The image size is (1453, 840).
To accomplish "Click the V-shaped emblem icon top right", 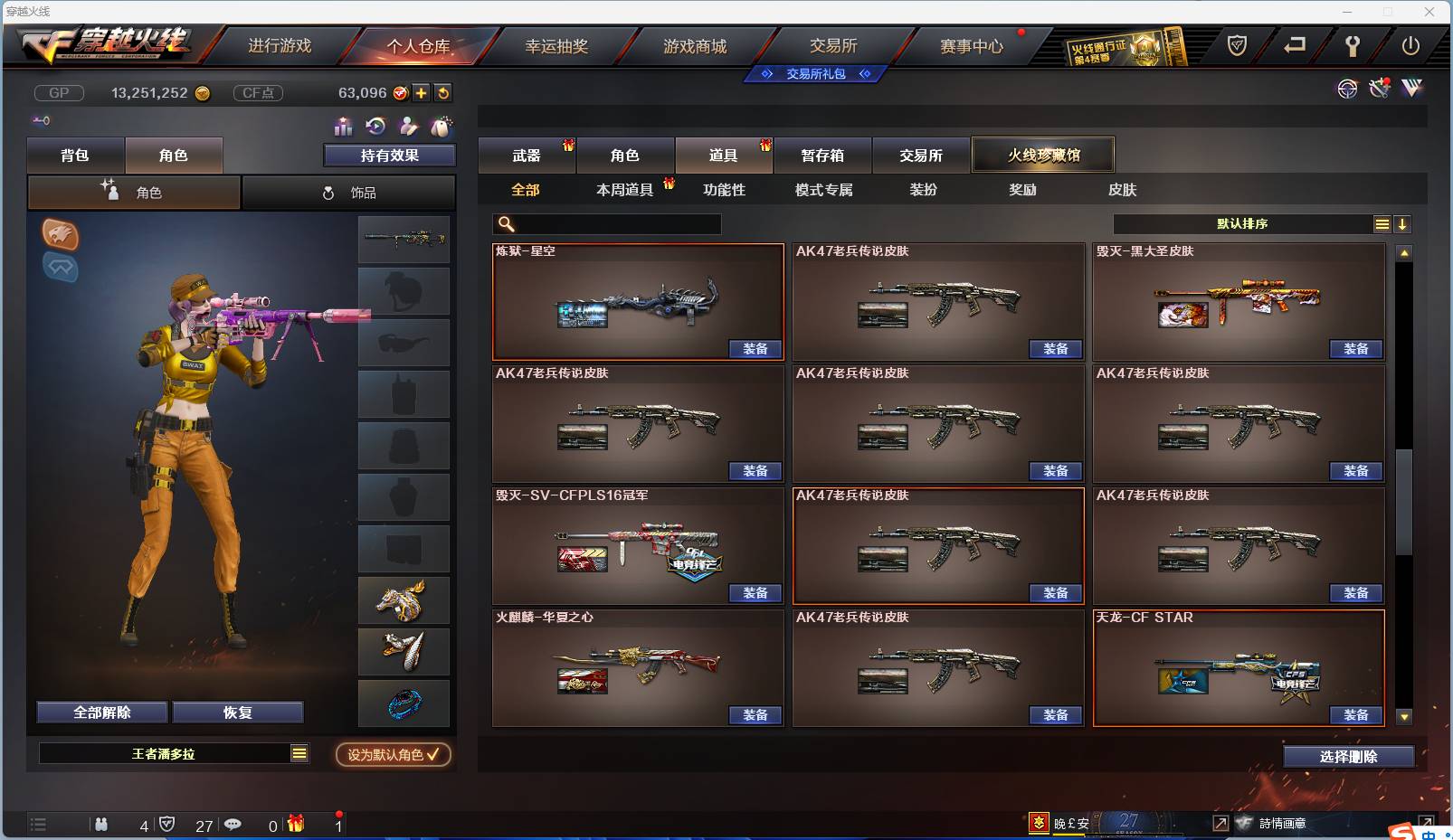I will pyautogui.click(x=1410, y=89).
